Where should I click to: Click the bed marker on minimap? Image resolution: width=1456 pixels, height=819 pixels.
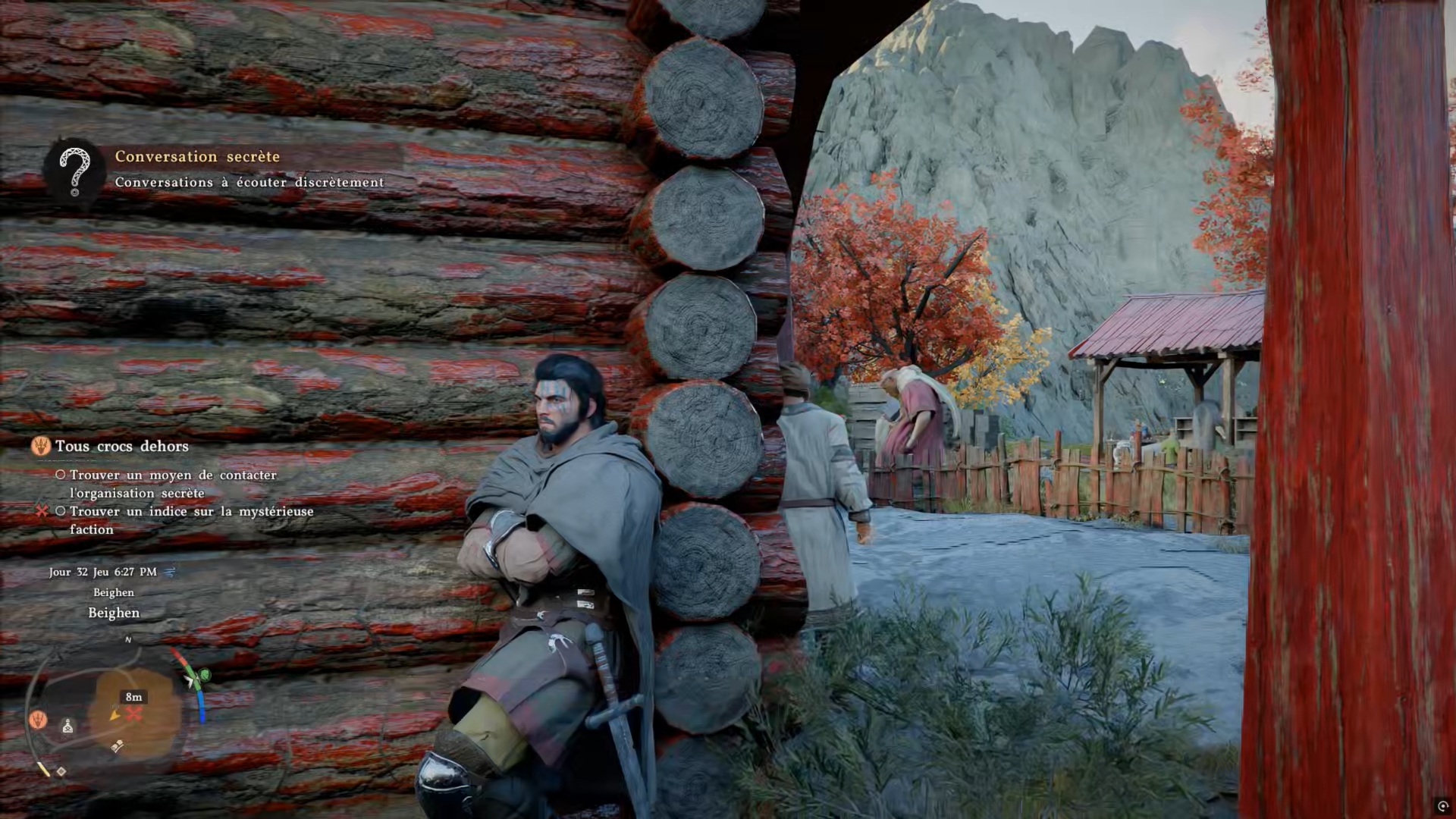pos(118,747)
